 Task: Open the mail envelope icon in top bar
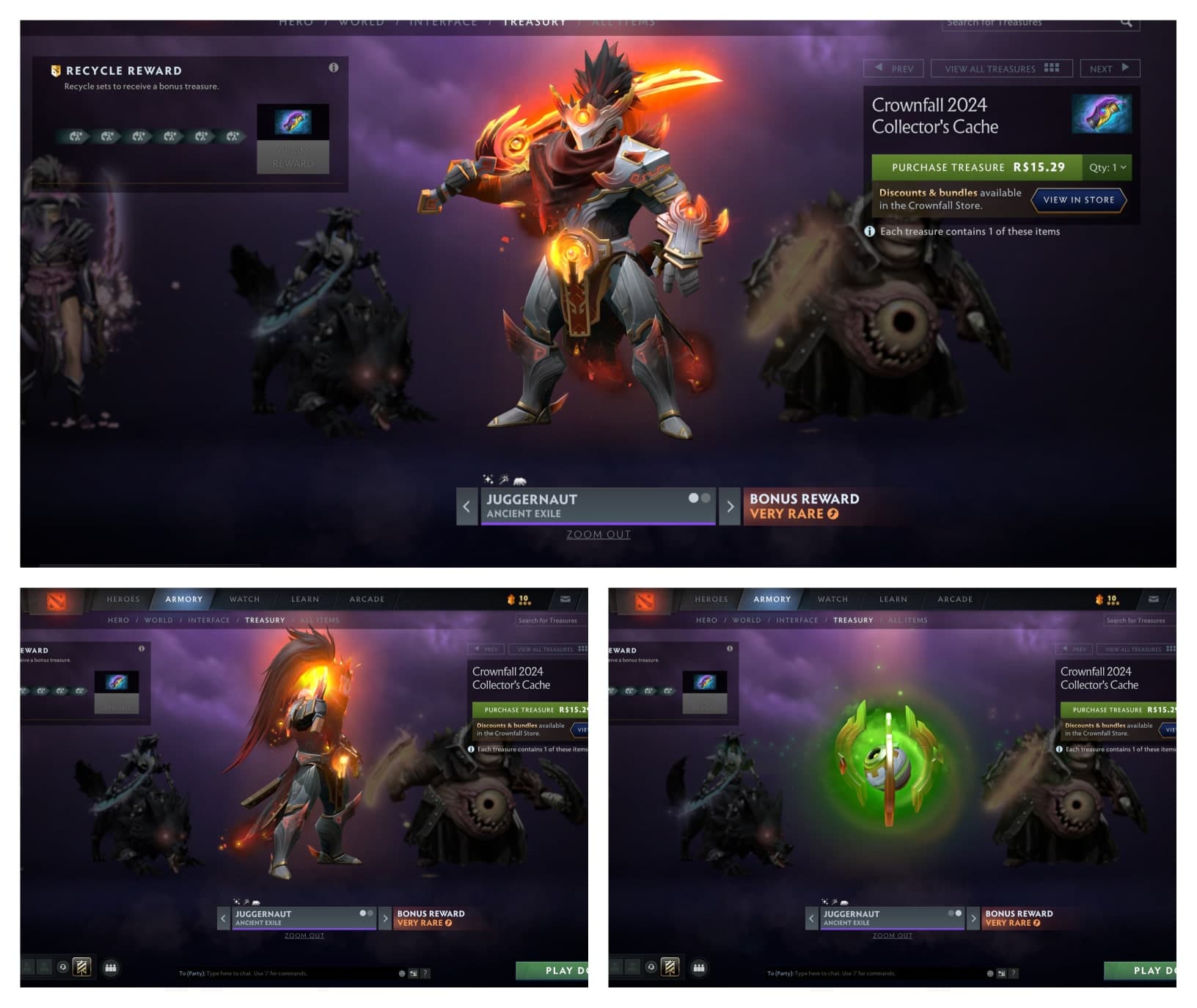[x=1154, y=599]
